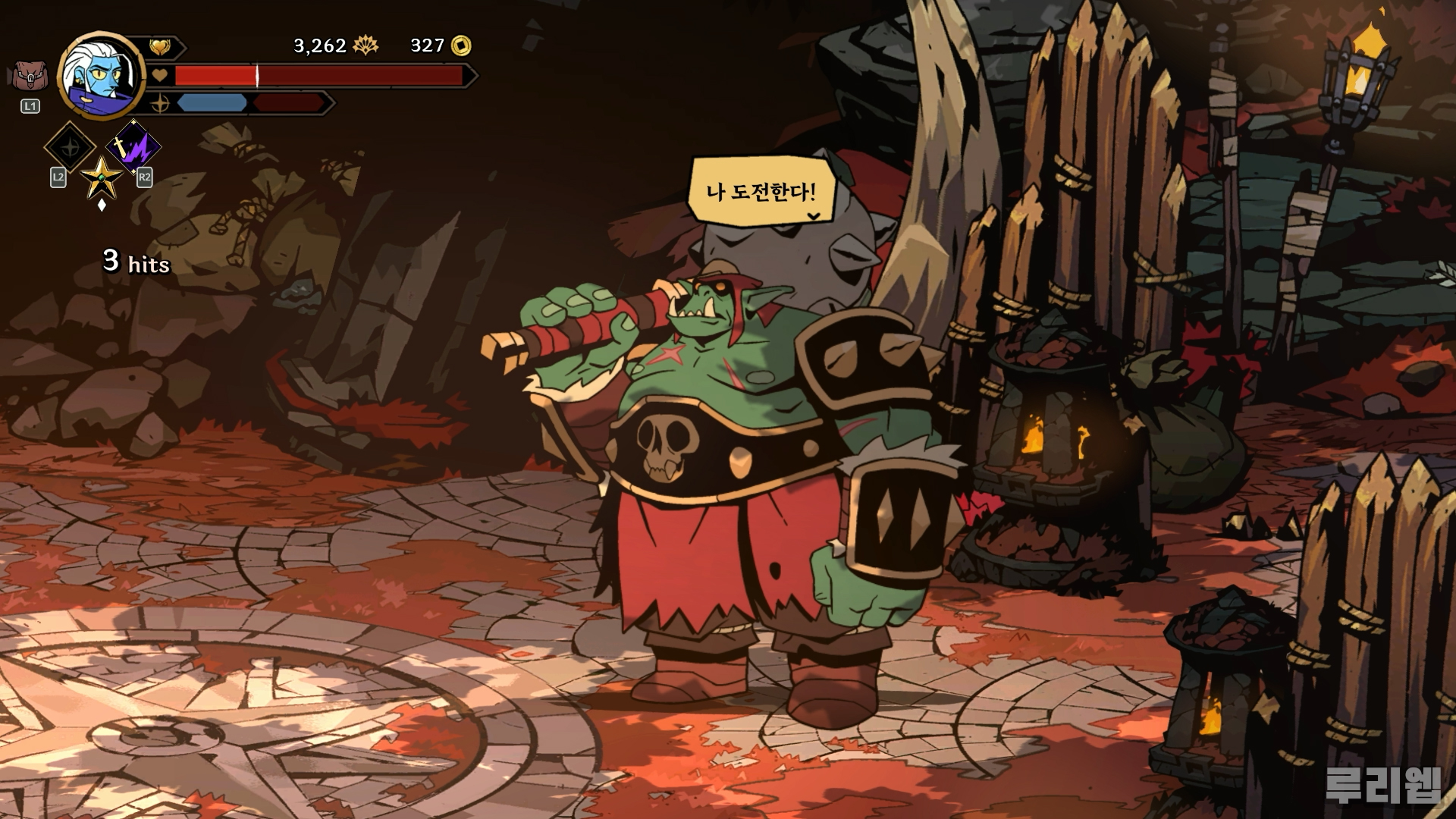Select the dark compass-star skill diamond
Viewport: 1456px width, 819px height.
pos(70,146)
